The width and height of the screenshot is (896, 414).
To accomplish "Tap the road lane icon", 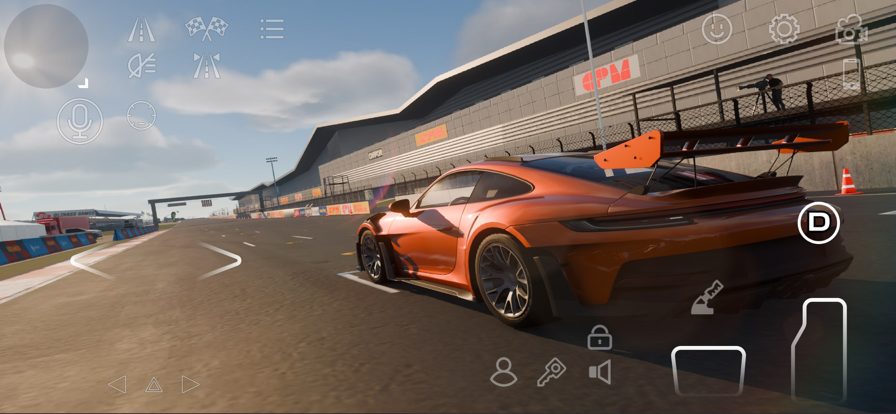I will coord(141,30).
